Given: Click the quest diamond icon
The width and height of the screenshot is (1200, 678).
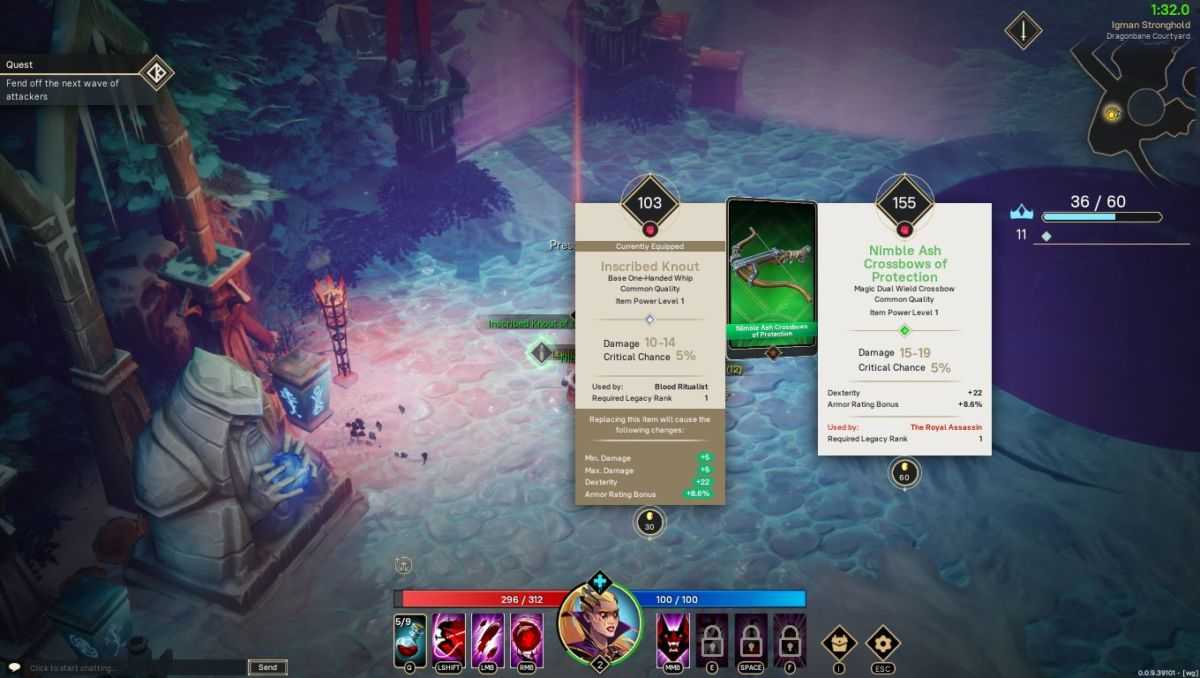Looking at the screenshot, I should point(156,73).
